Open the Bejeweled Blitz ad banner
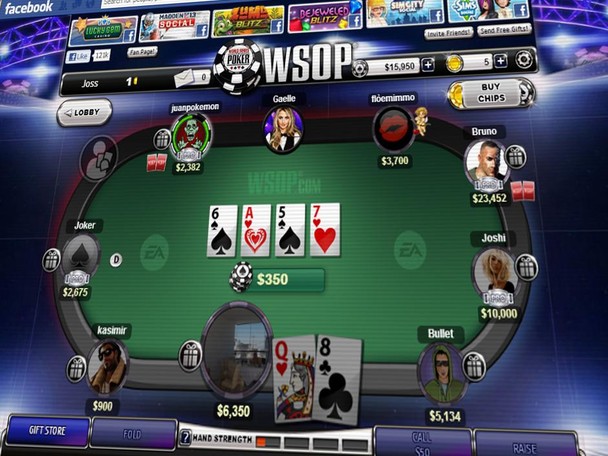This screenshot has height=456, width=608. (322, 18)
